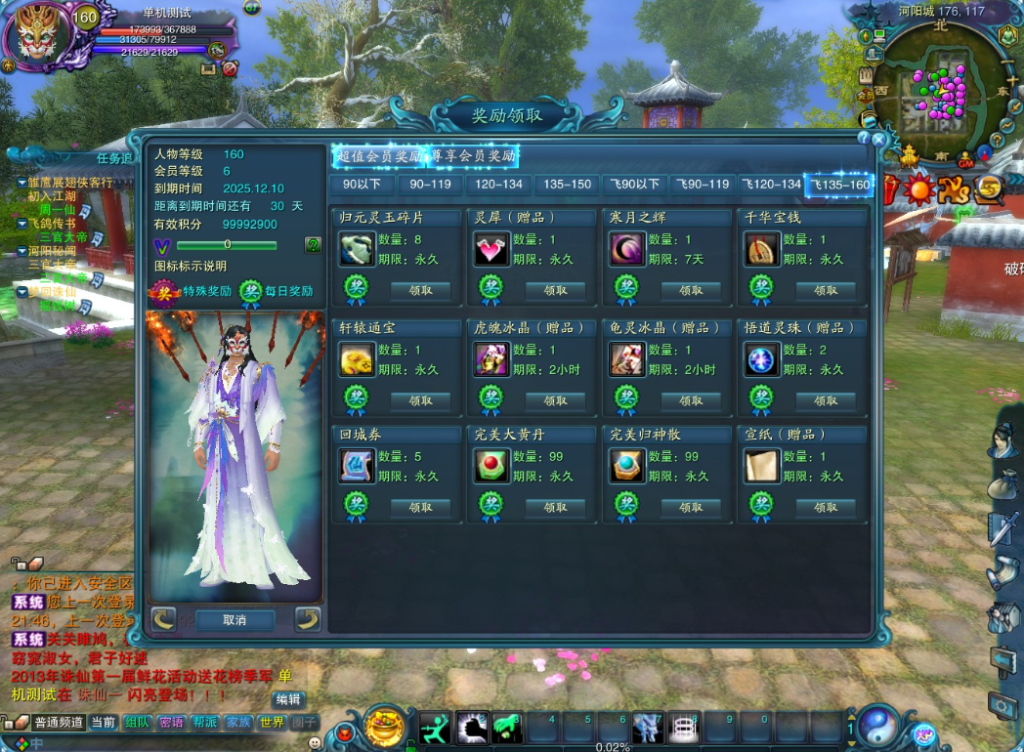
Task: Claim the 完美大黄丹 reward
Action: tap(555, 507)
